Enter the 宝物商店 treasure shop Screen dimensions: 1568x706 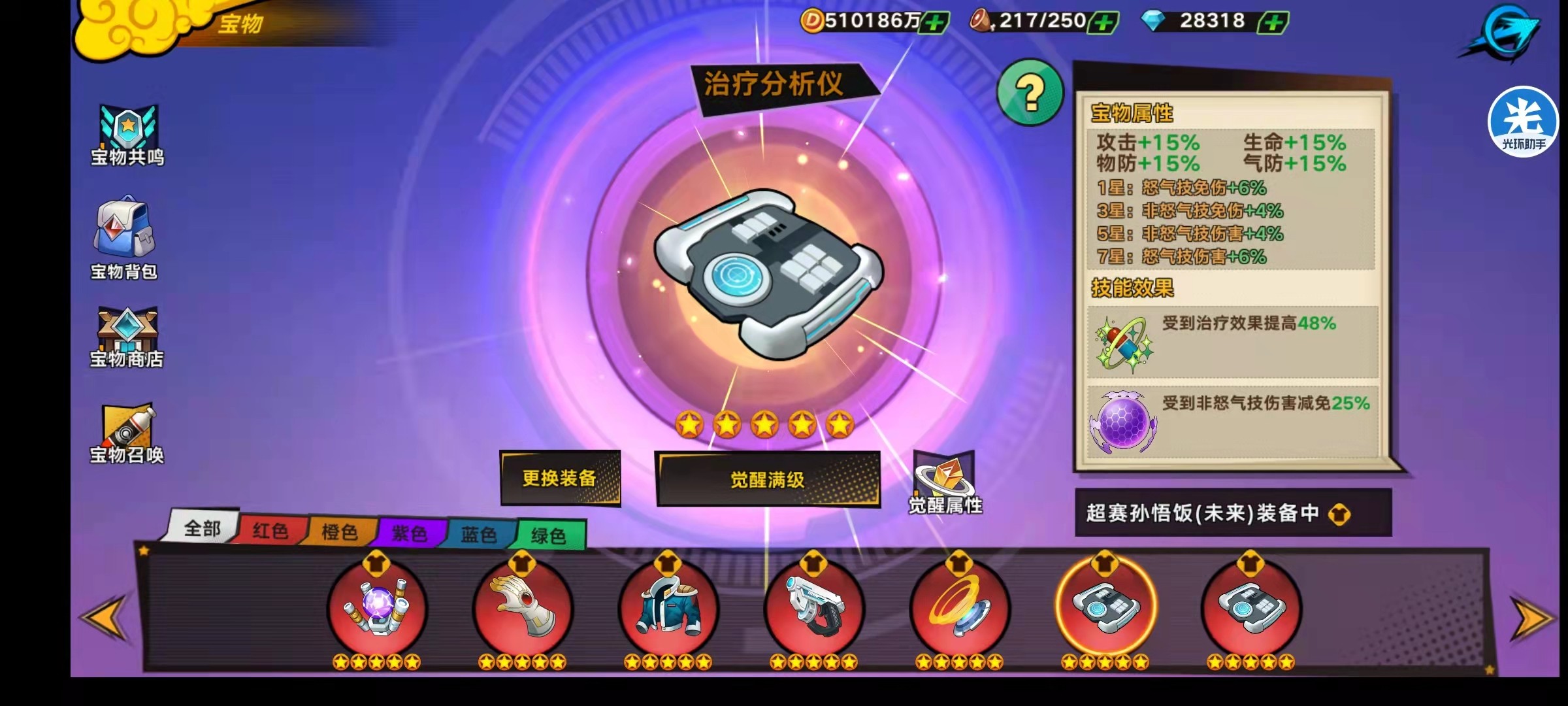click(x=128, y=333)
